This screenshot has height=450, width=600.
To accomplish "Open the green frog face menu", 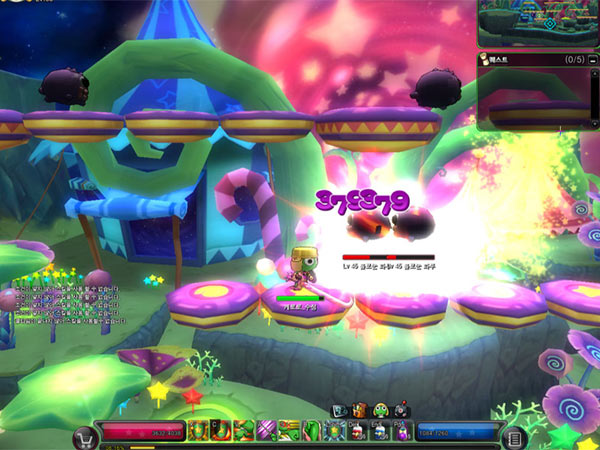I will [381, 410].
